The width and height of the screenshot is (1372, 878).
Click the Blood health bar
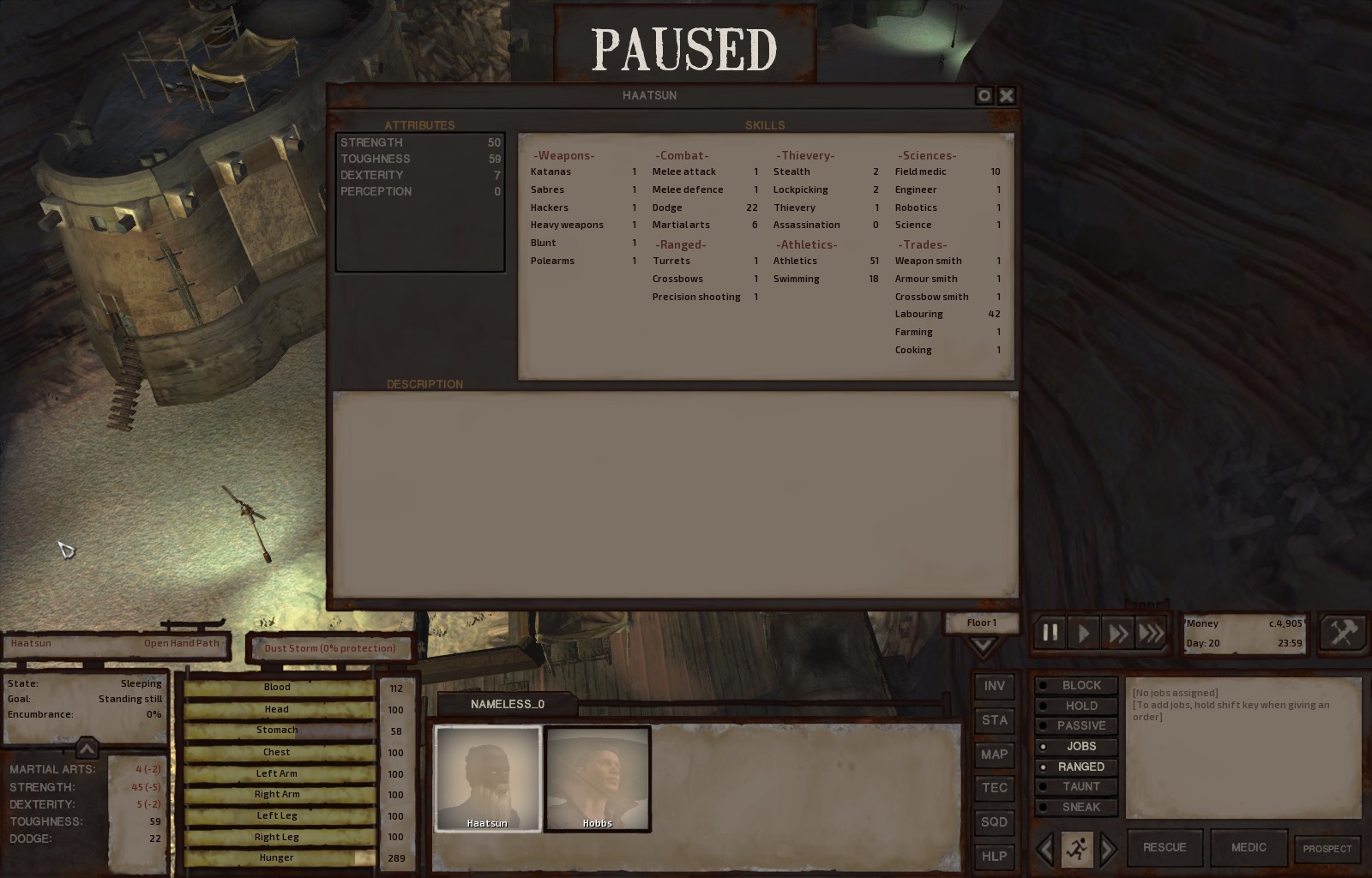click(x=277, y=687)
